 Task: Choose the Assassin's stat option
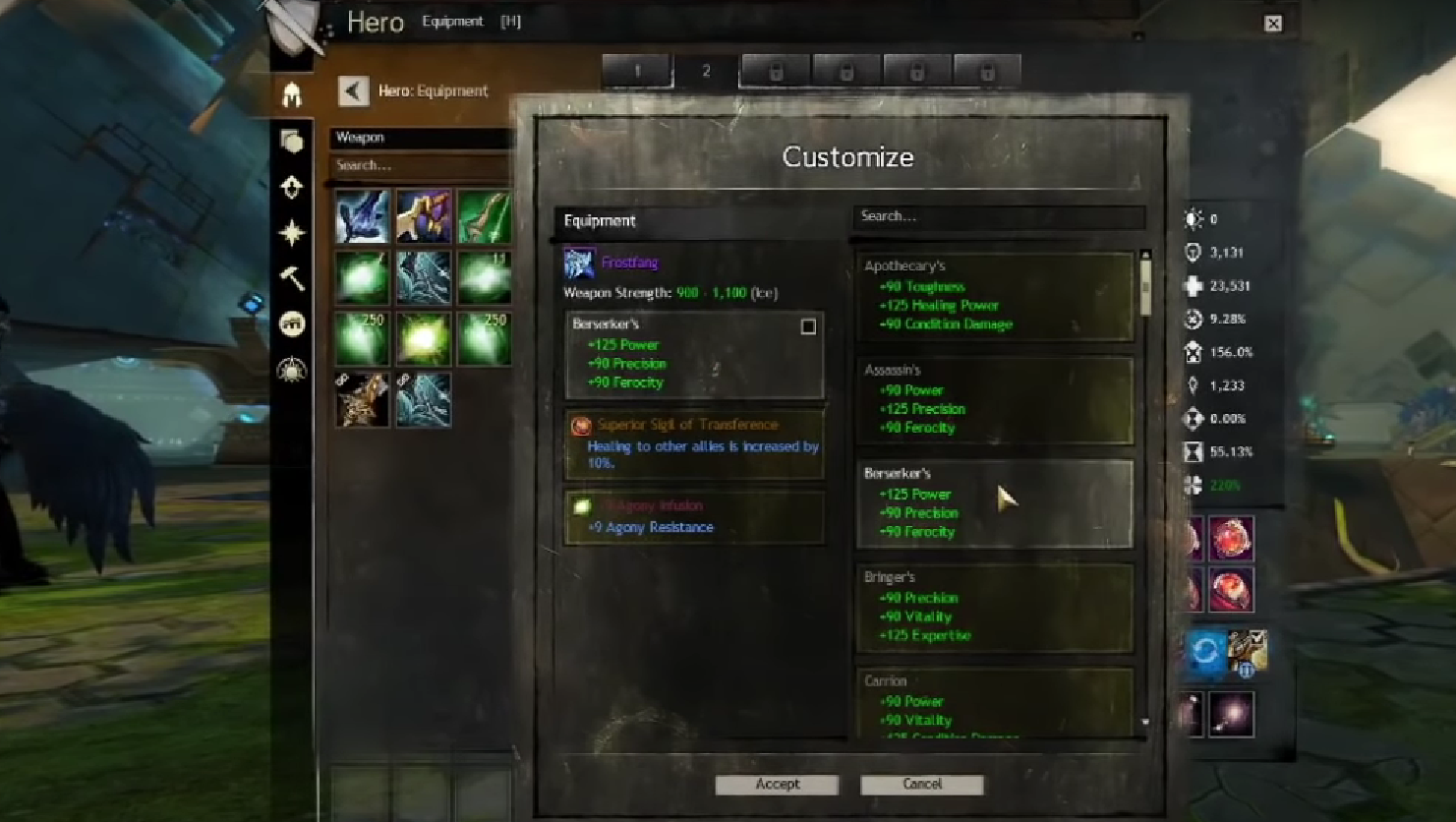point(995,399)
